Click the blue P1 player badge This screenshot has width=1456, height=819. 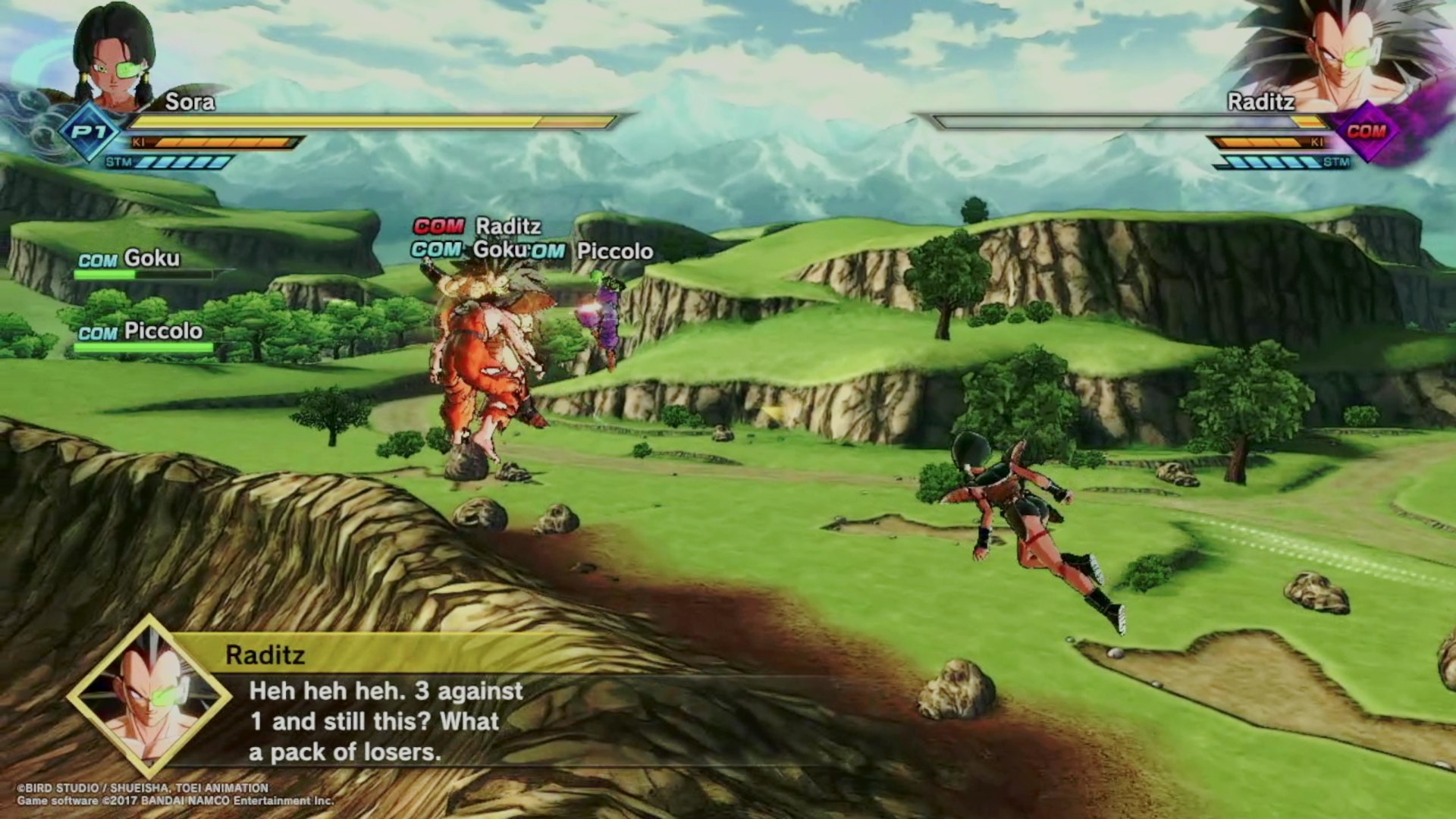89,133
